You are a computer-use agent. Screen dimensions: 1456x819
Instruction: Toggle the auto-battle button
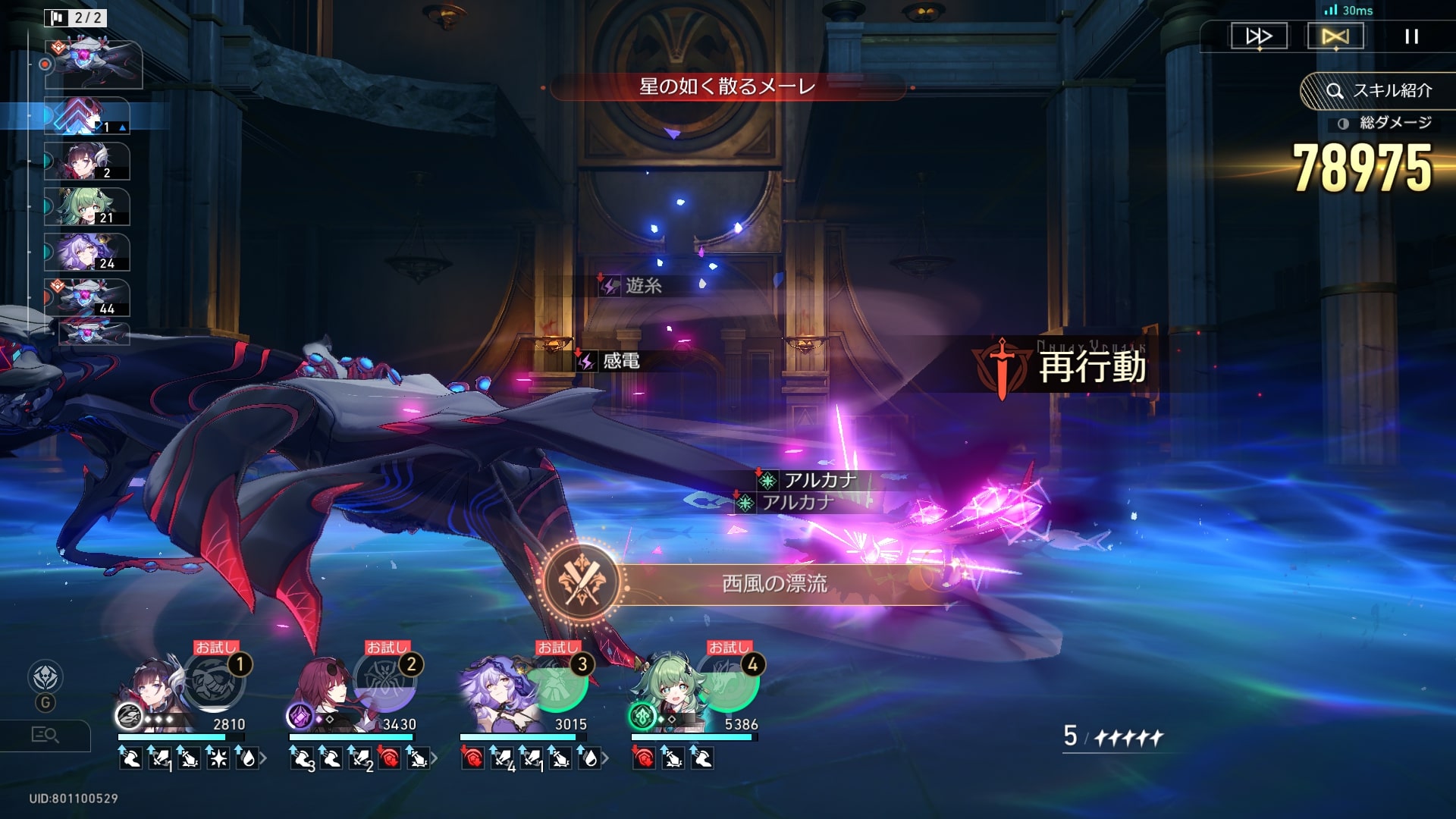[1335, 36]
